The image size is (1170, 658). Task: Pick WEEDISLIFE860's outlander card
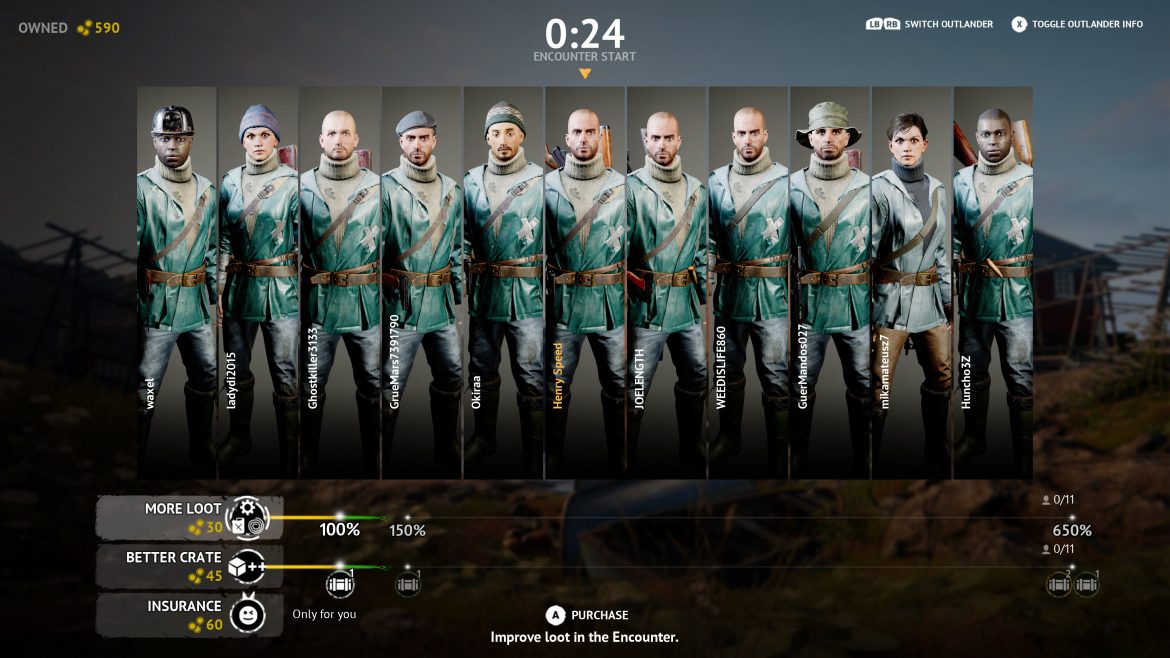748,282
